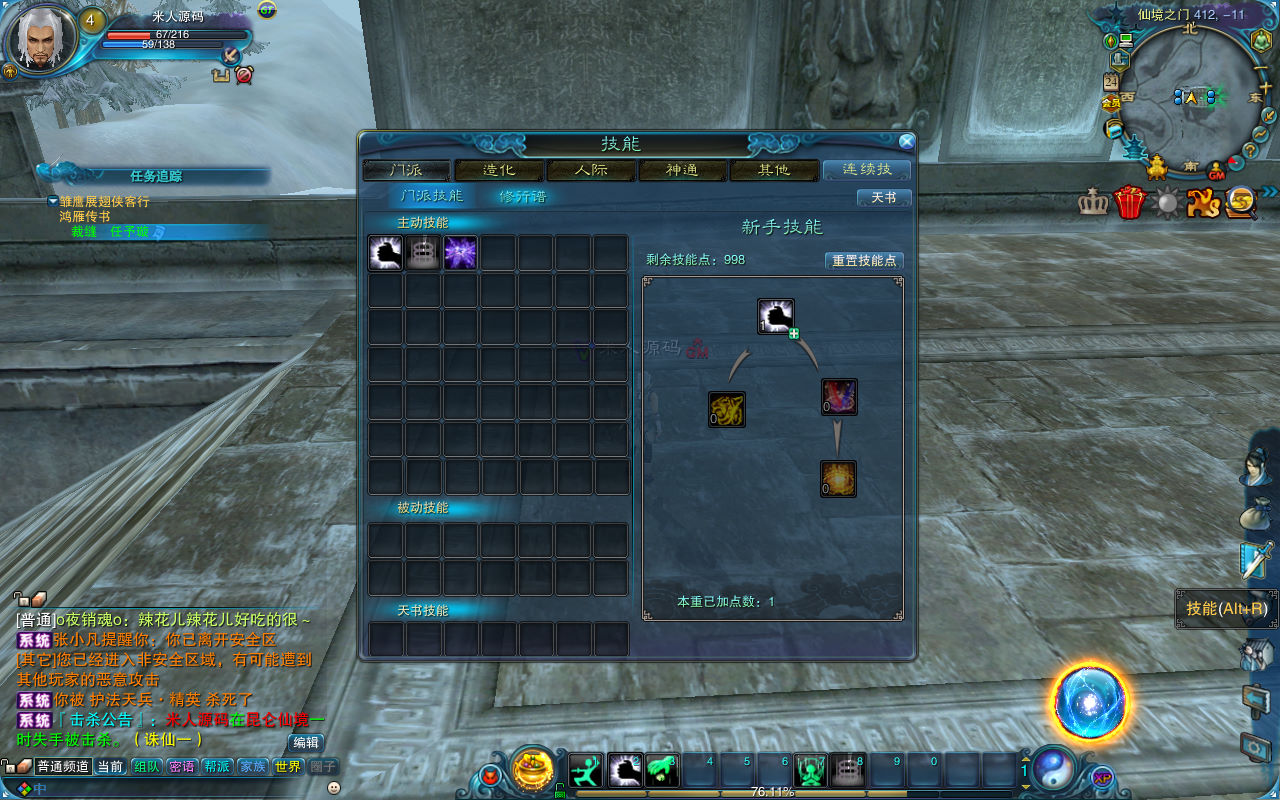
Task: Select the golden tiger skill node
Action: coord(727,409)
